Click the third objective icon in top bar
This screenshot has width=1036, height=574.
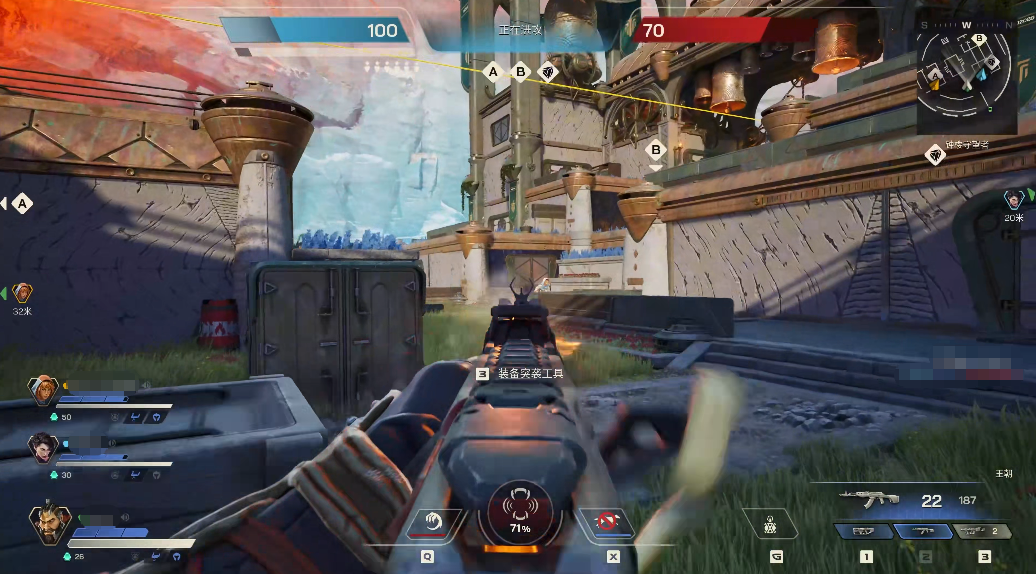point(547,72)
